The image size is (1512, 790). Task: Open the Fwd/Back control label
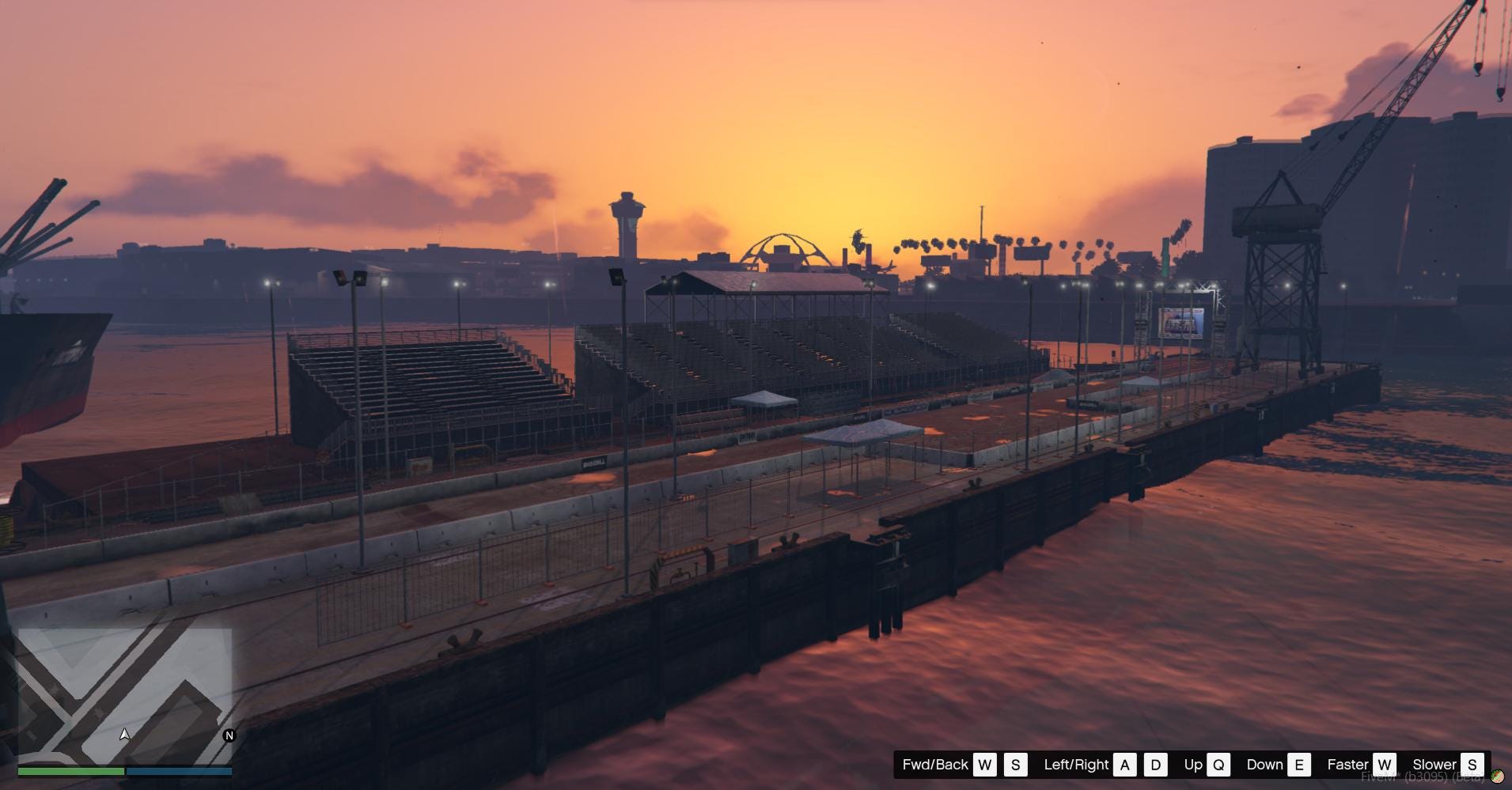click(934, 765)
